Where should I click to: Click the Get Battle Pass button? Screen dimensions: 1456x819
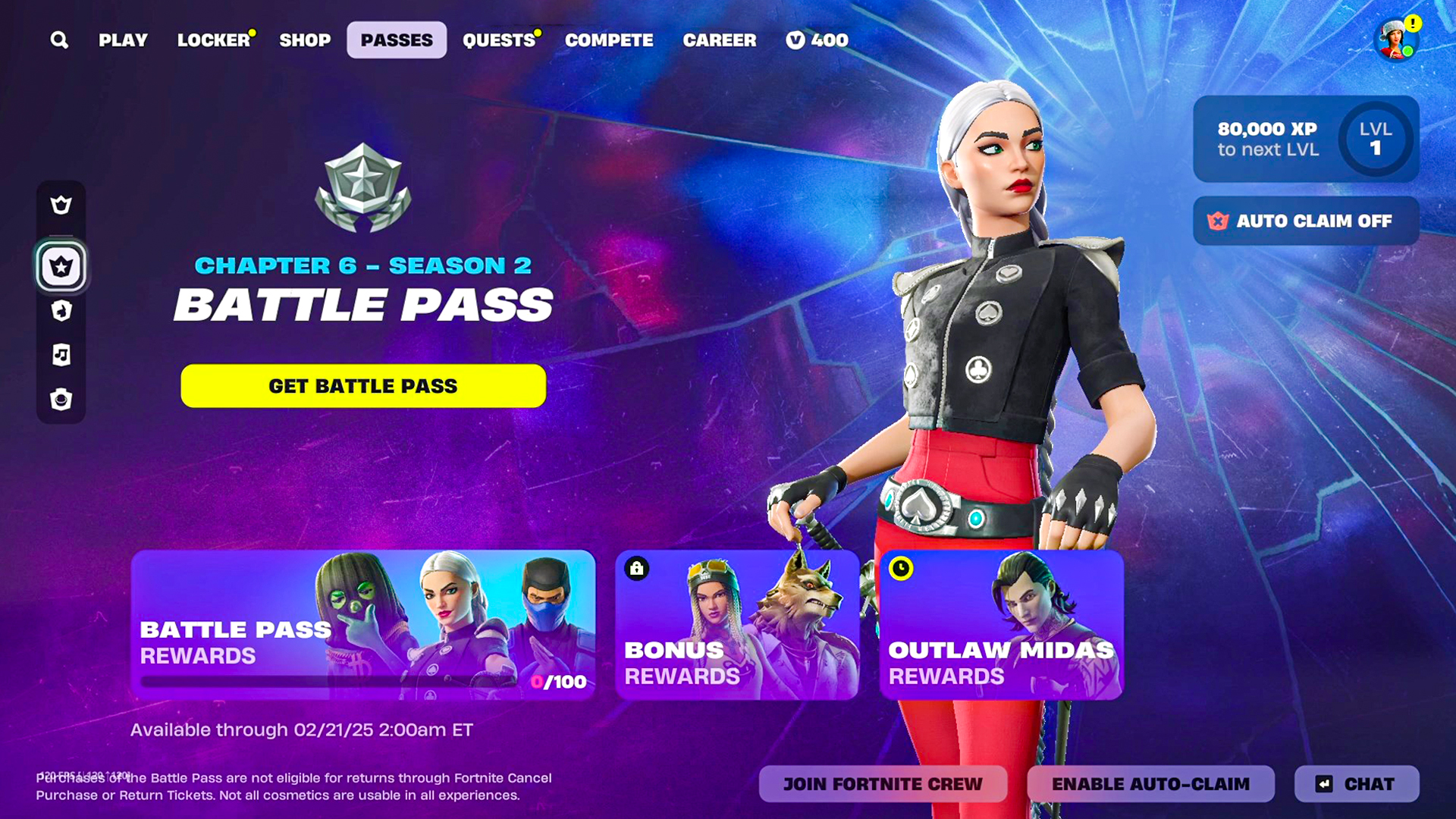(x=363, y=386)
